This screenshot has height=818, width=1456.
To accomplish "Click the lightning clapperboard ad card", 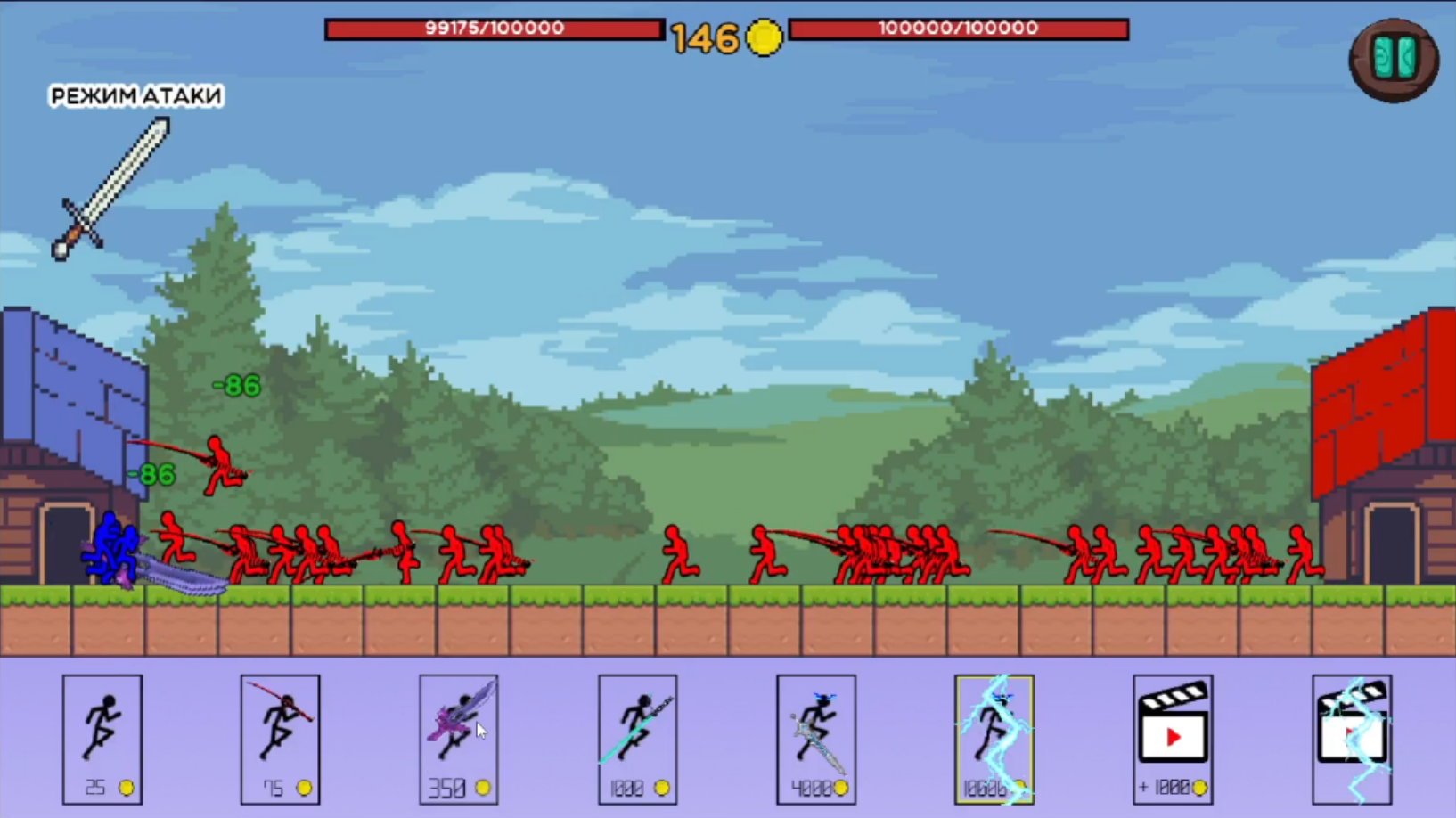I will 1353,738.
